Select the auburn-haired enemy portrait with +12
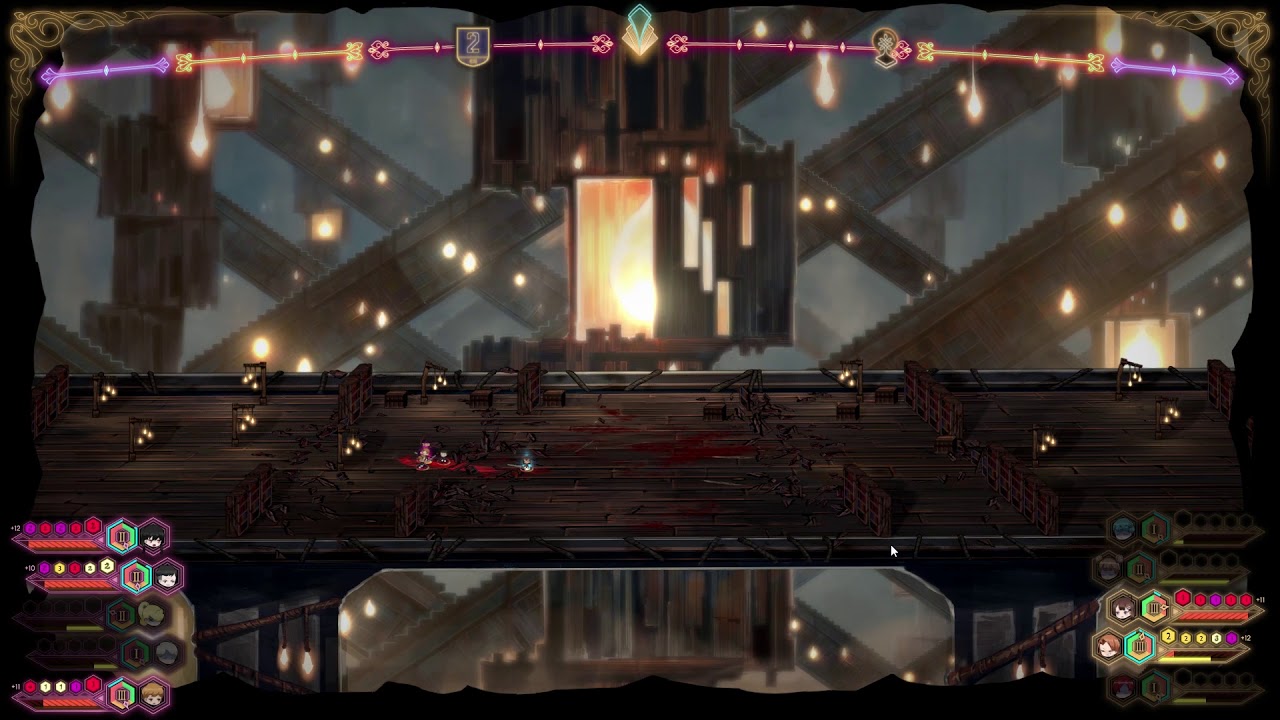Image resolution: width=1280 pixels, height=720 pixels. click(x=1109, y=646)
